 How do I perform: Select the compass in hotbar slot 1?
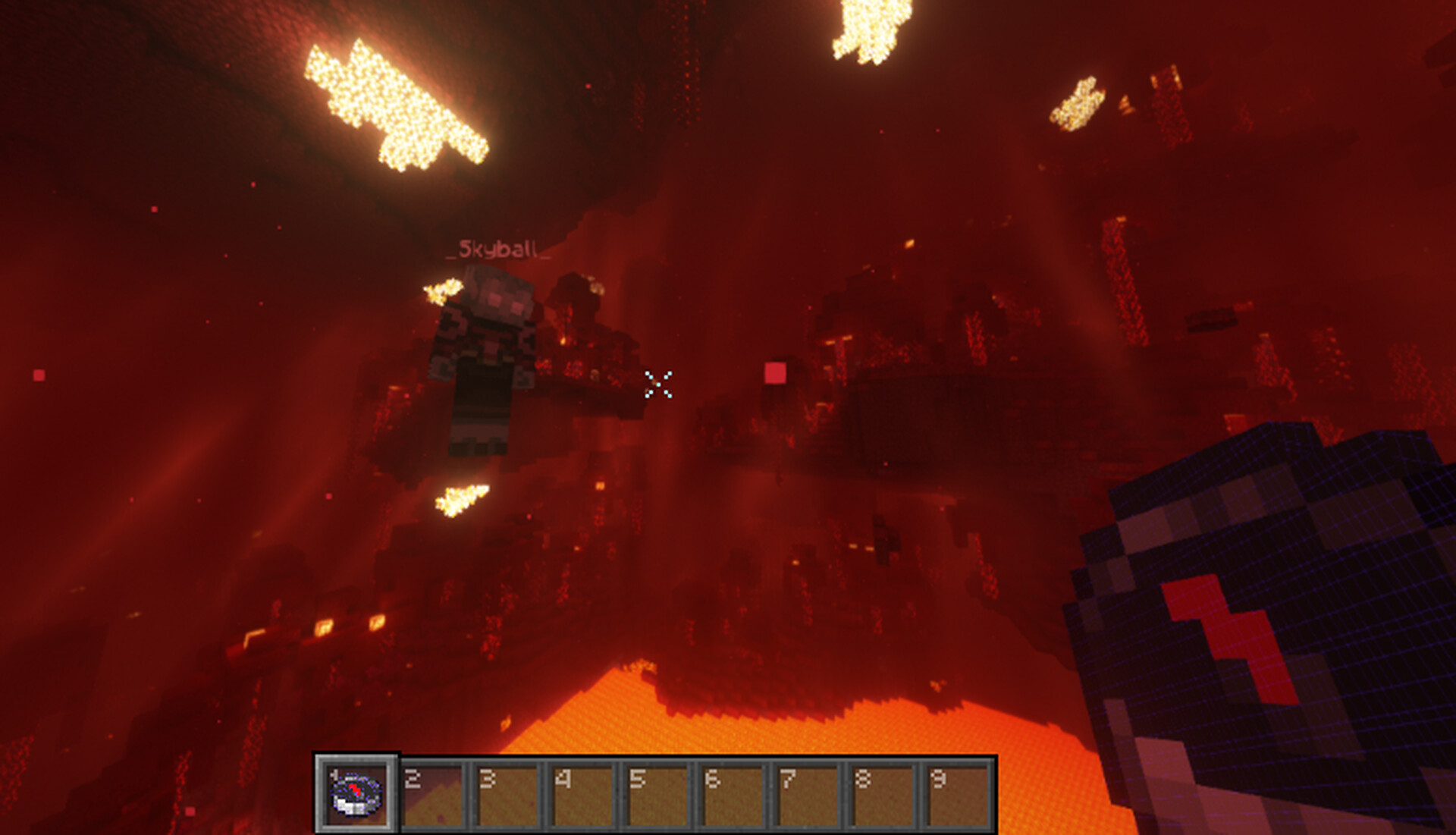[356, 794]
